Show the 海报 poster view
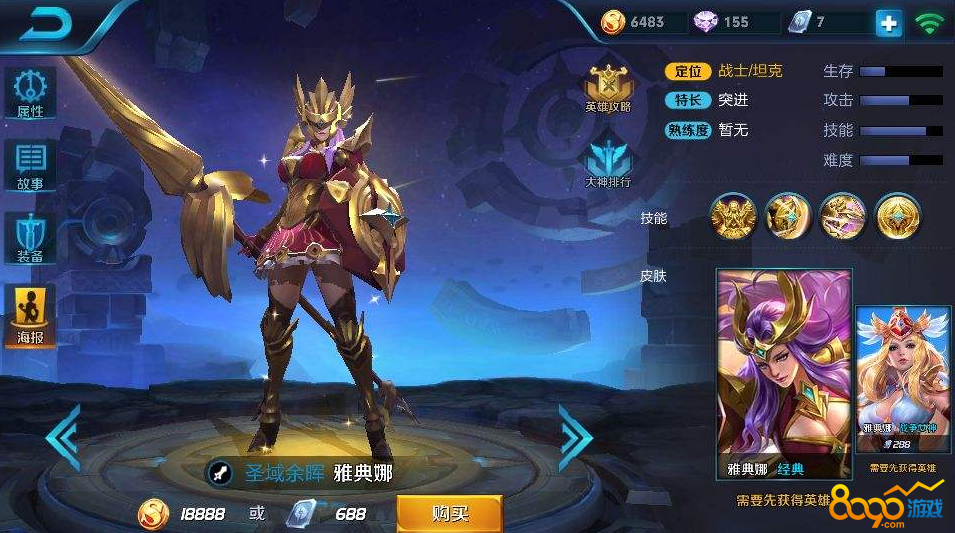 click(30, 313)
